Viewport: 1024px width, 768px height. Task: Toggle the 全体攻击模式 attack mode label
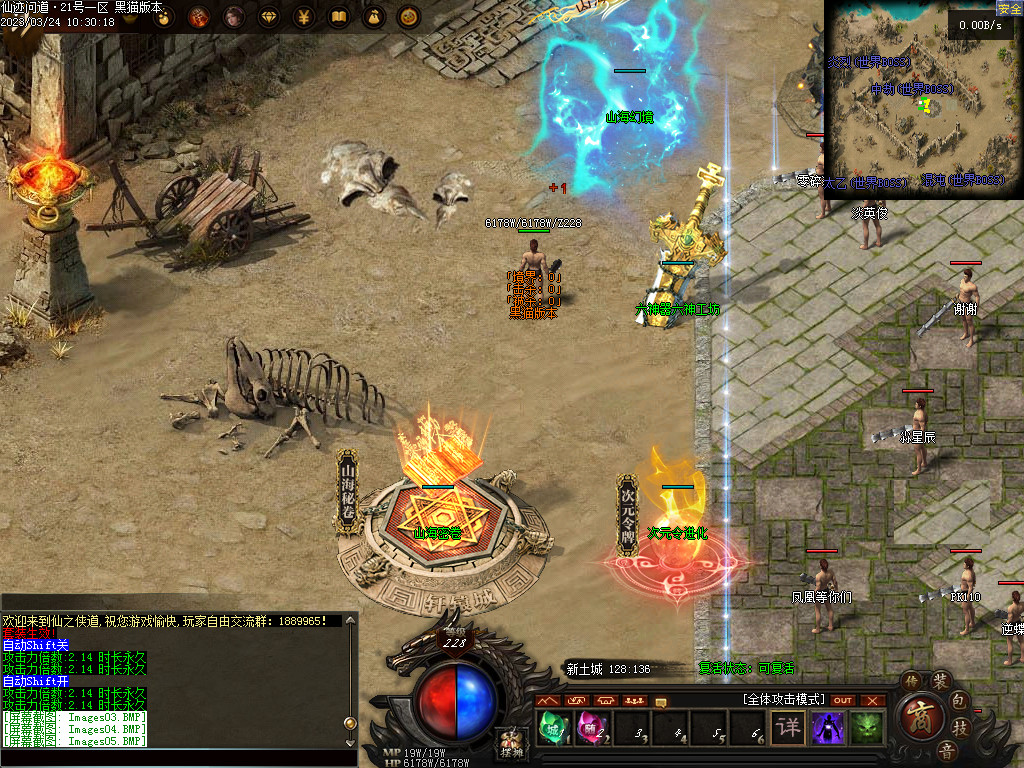coord(784,699)
